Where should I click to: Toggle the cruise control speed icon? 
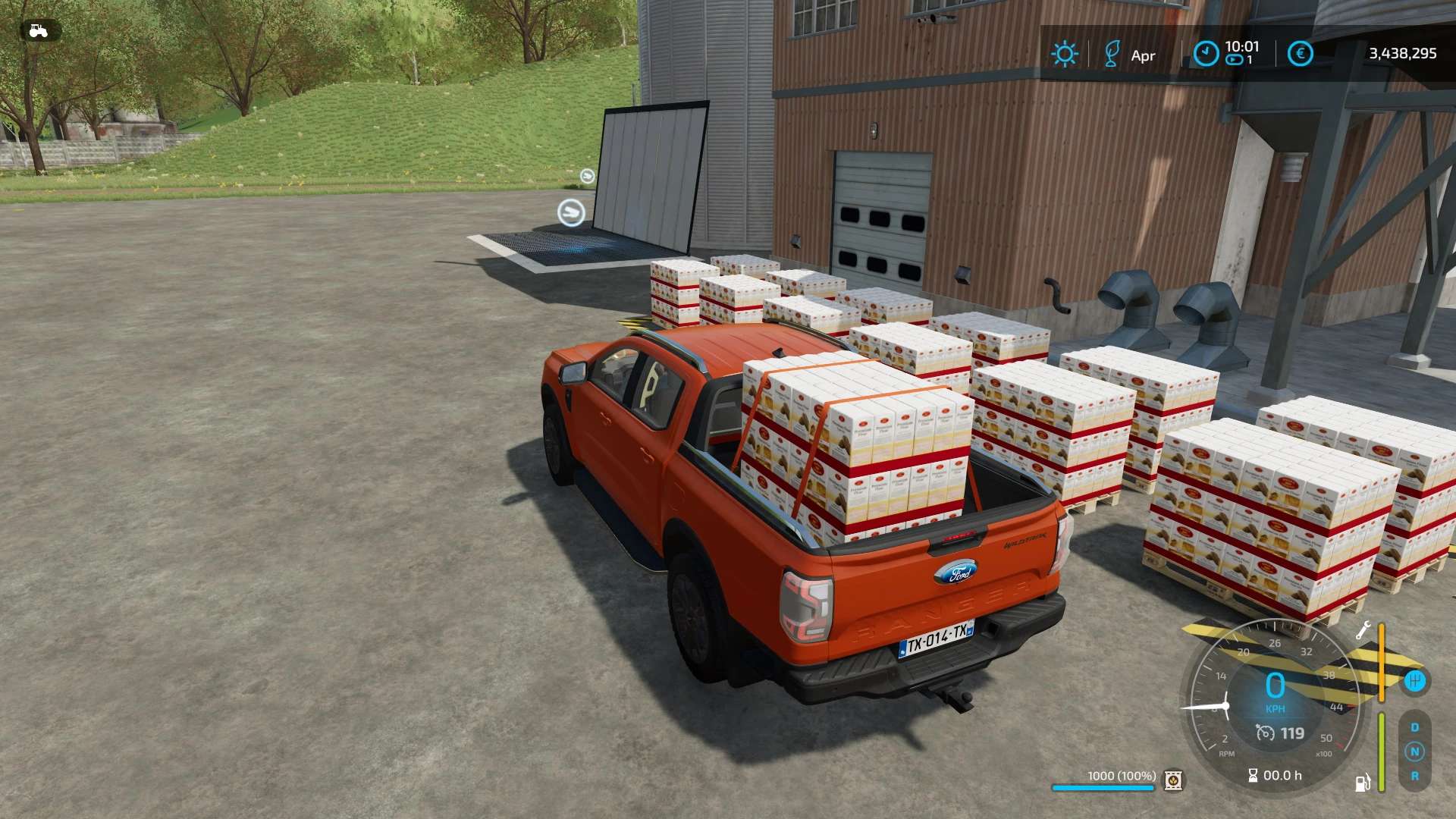pos(1265,733)
